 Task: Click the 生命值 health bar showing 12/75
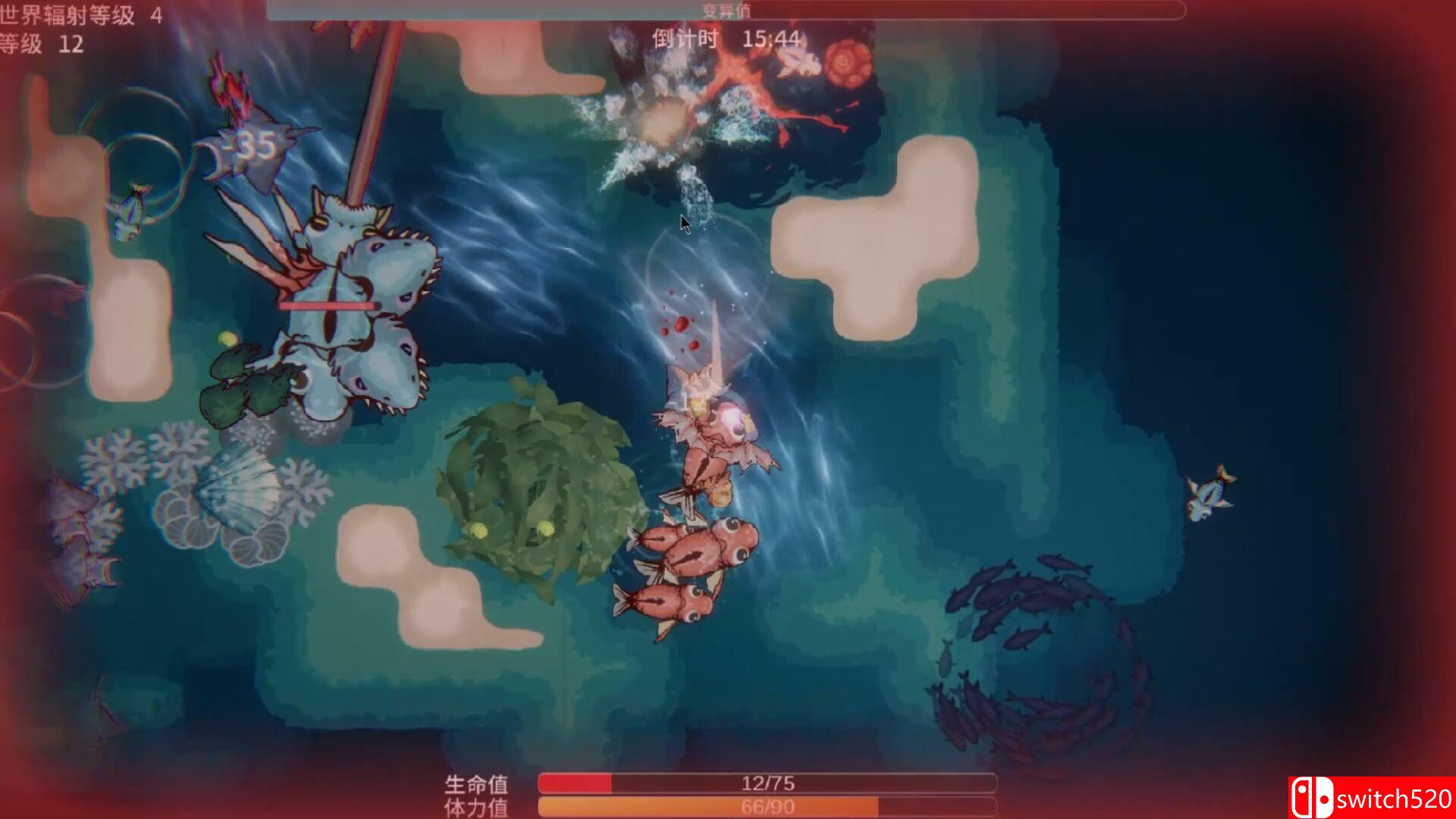766,785
